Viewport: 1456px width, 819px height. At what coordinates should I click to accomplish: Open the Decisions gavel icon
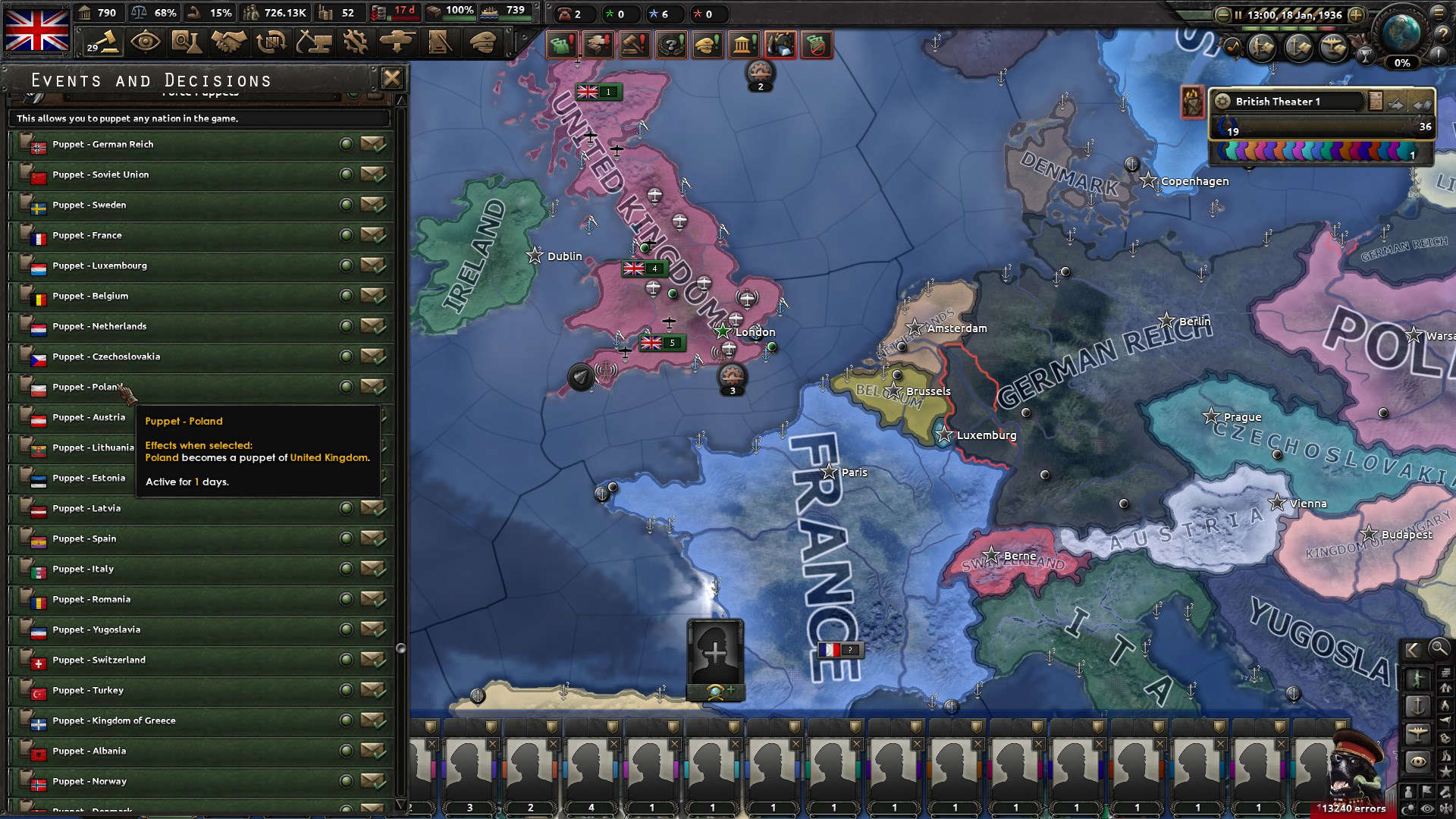(x=102, y=42)
